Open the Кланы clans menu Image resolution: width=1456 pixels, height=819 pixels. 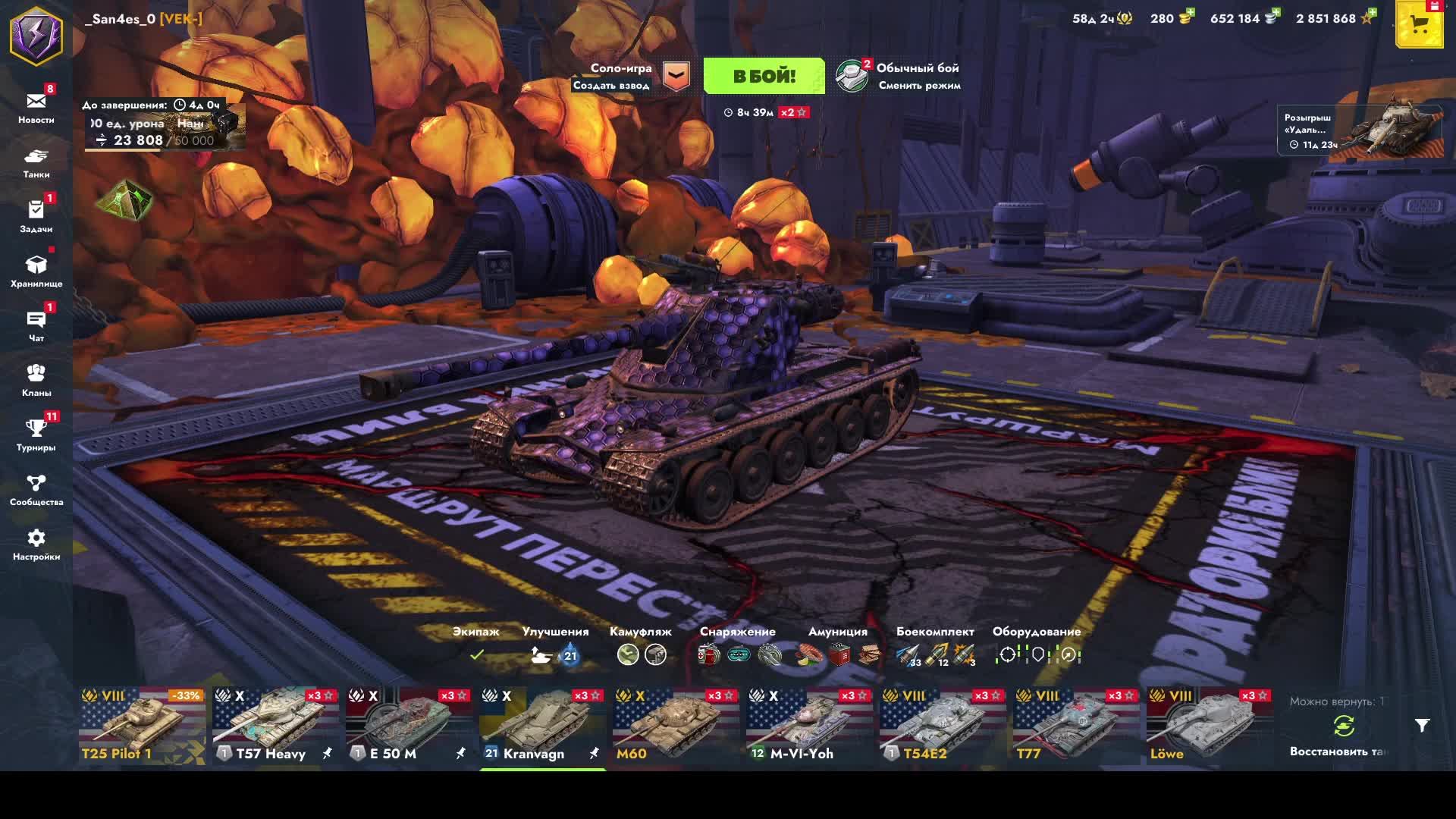click(36, 380)
